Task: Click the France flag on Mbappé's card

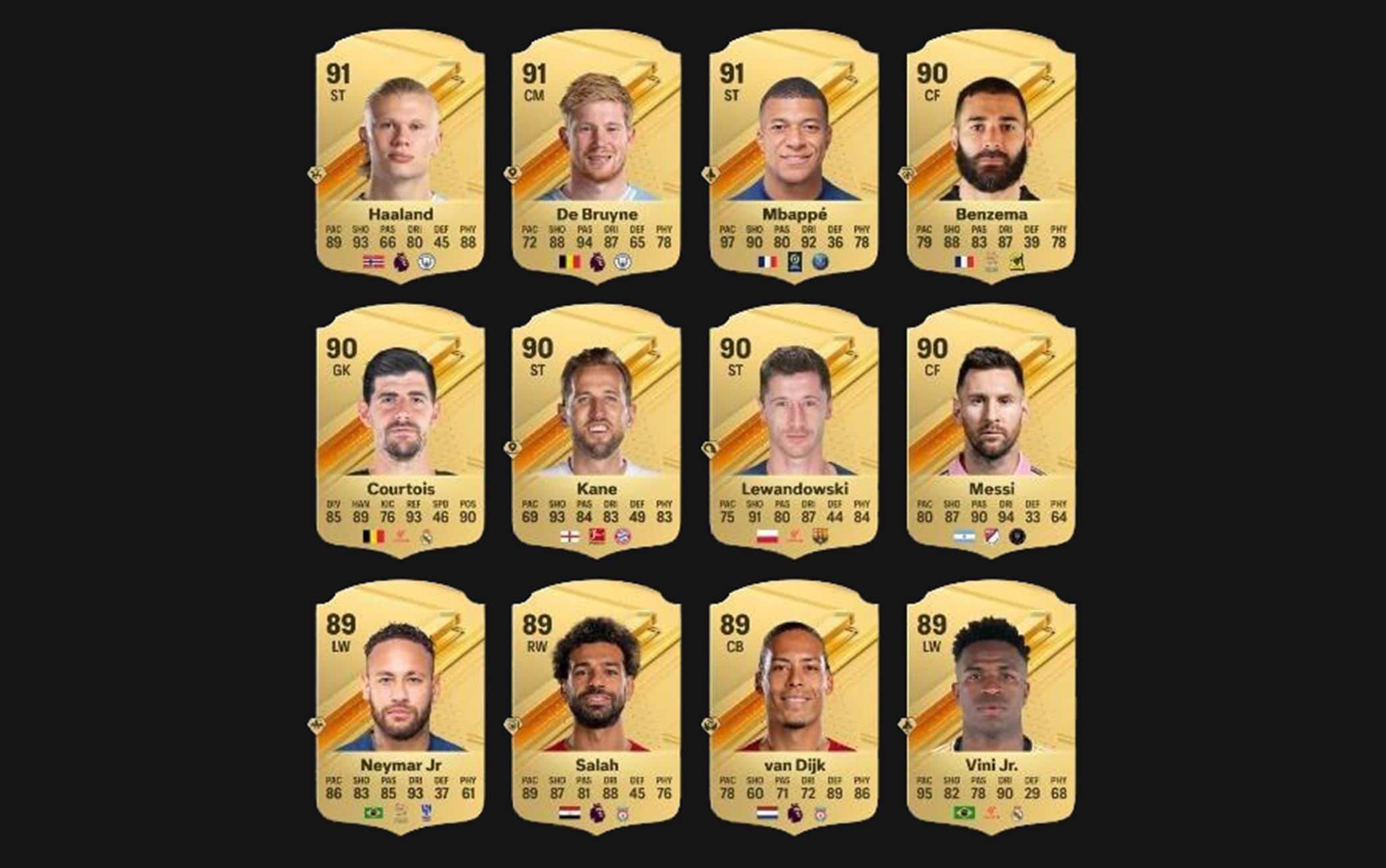Action: pyautogui.click(x=768, y=262)
